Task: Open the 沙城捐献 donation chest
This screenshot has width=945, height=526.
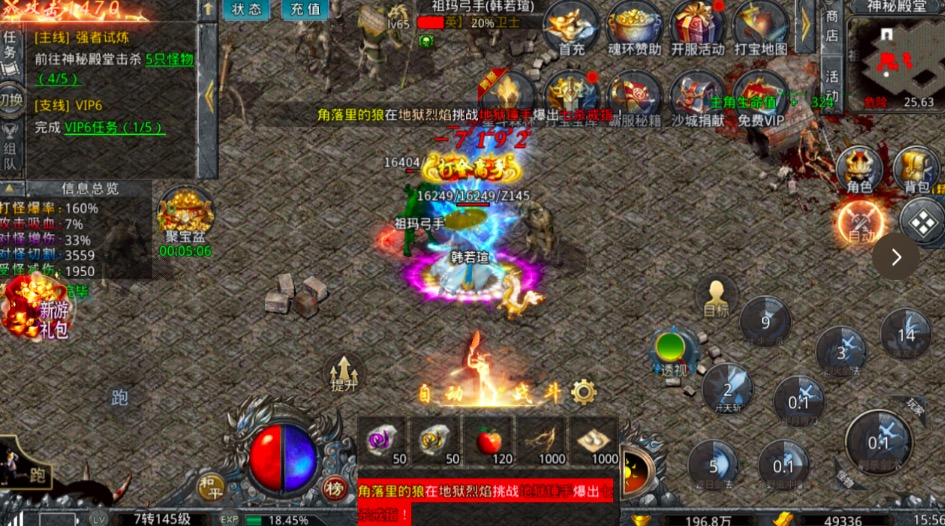Action: 697,98
